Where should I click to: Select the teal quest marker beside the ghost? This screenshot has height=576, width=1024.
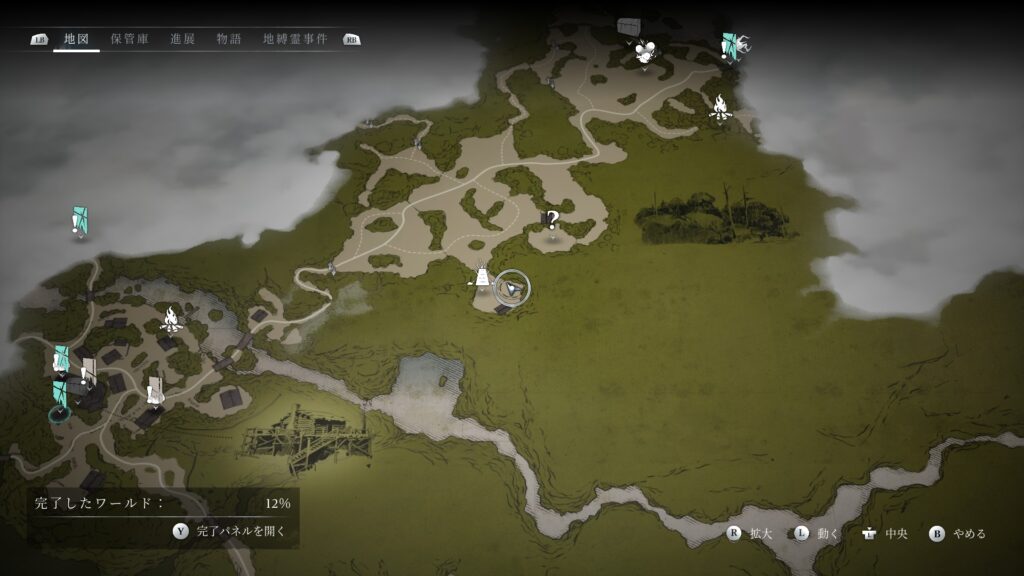(731, 46)
